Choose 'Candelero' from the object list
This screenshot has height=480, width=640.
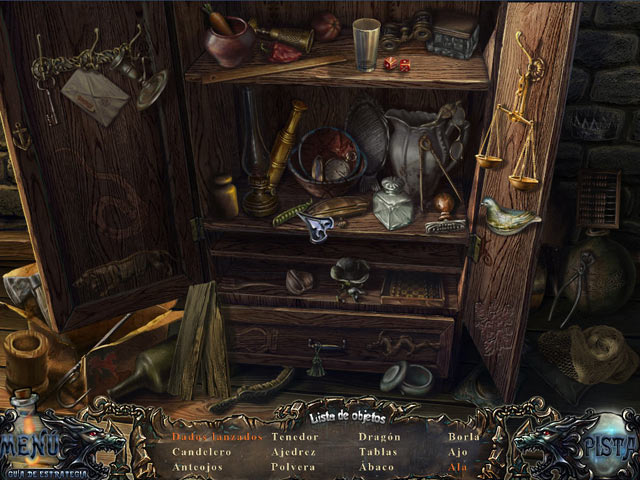pos(200,452)
